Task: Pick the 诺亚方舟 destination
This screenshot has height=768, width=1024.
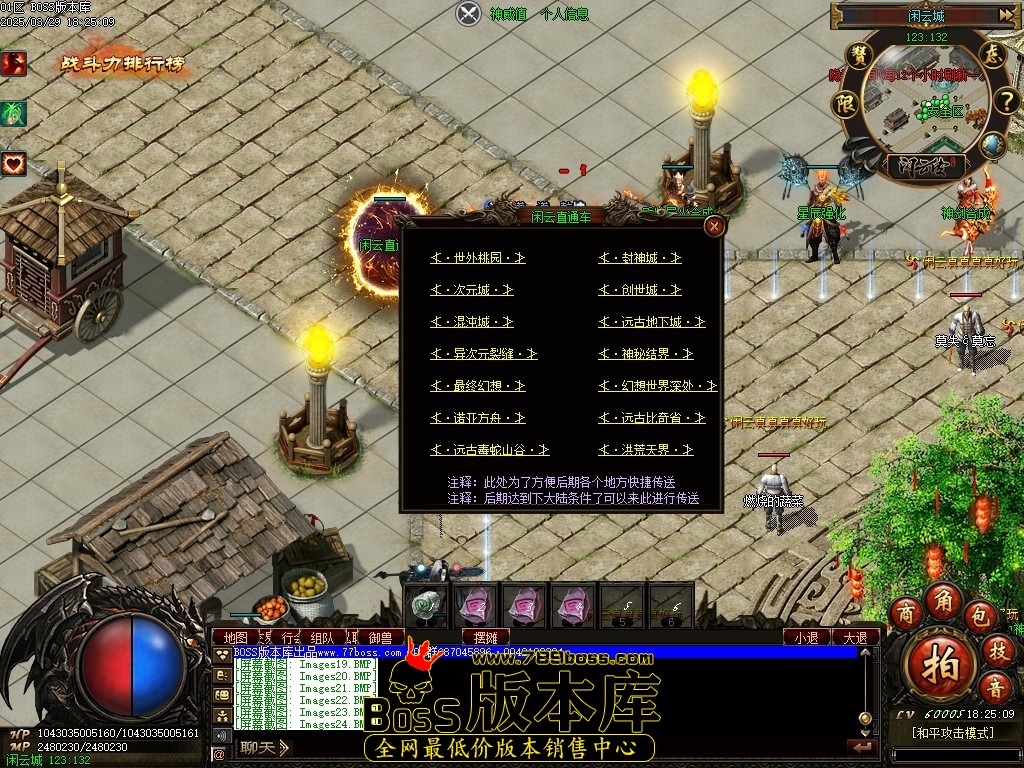Action: point(478,418)
